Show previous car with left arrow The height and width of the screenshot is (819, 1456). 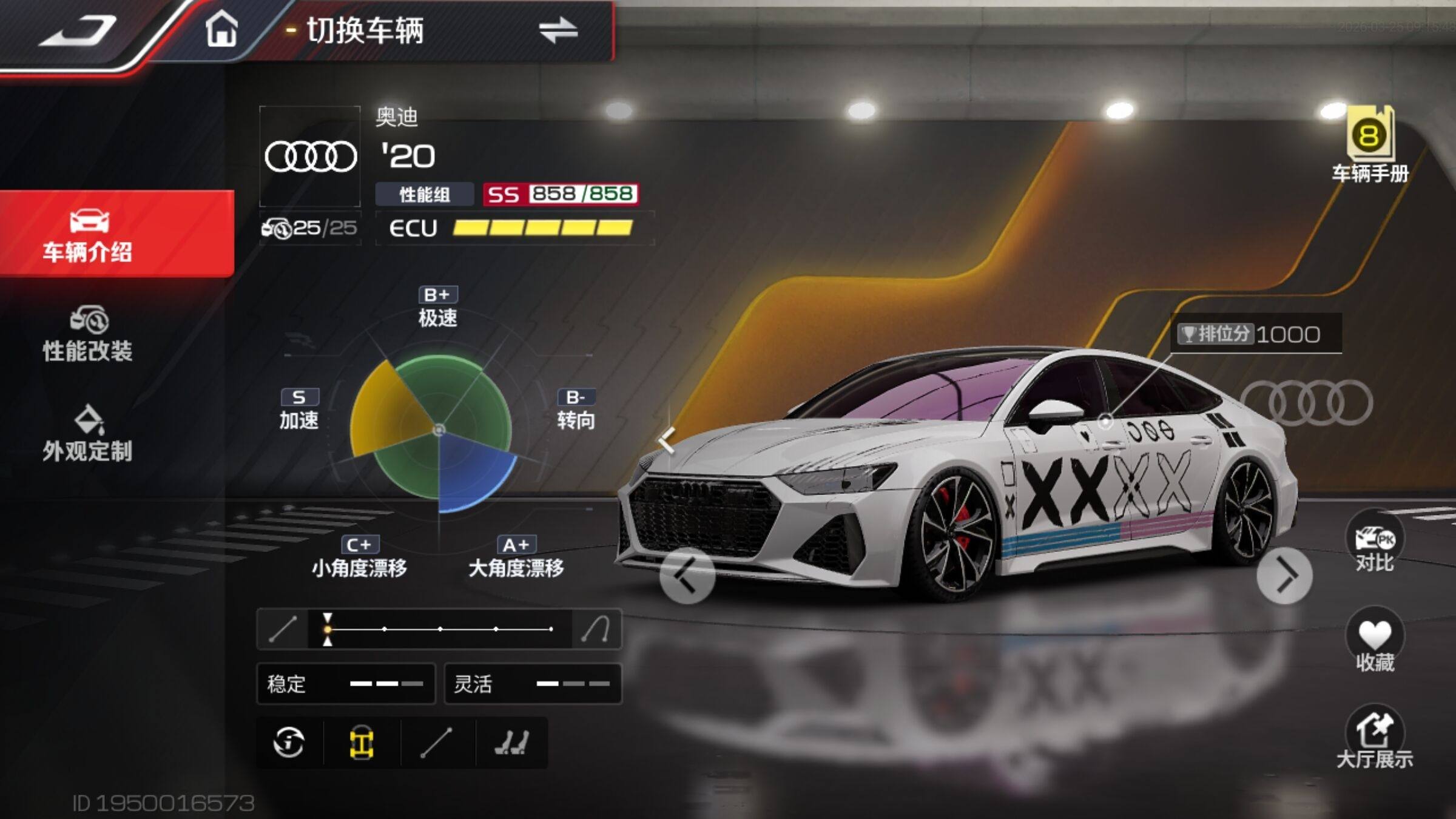click(687, 576)
